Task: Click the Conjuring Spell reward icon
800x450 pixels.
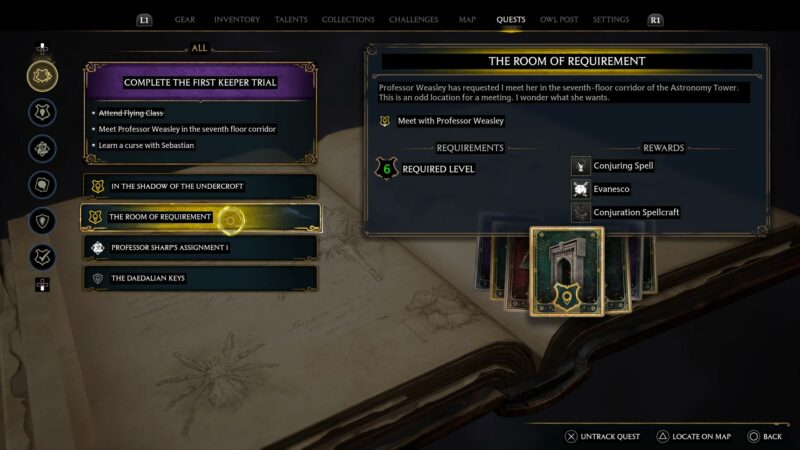Action: 581,166
